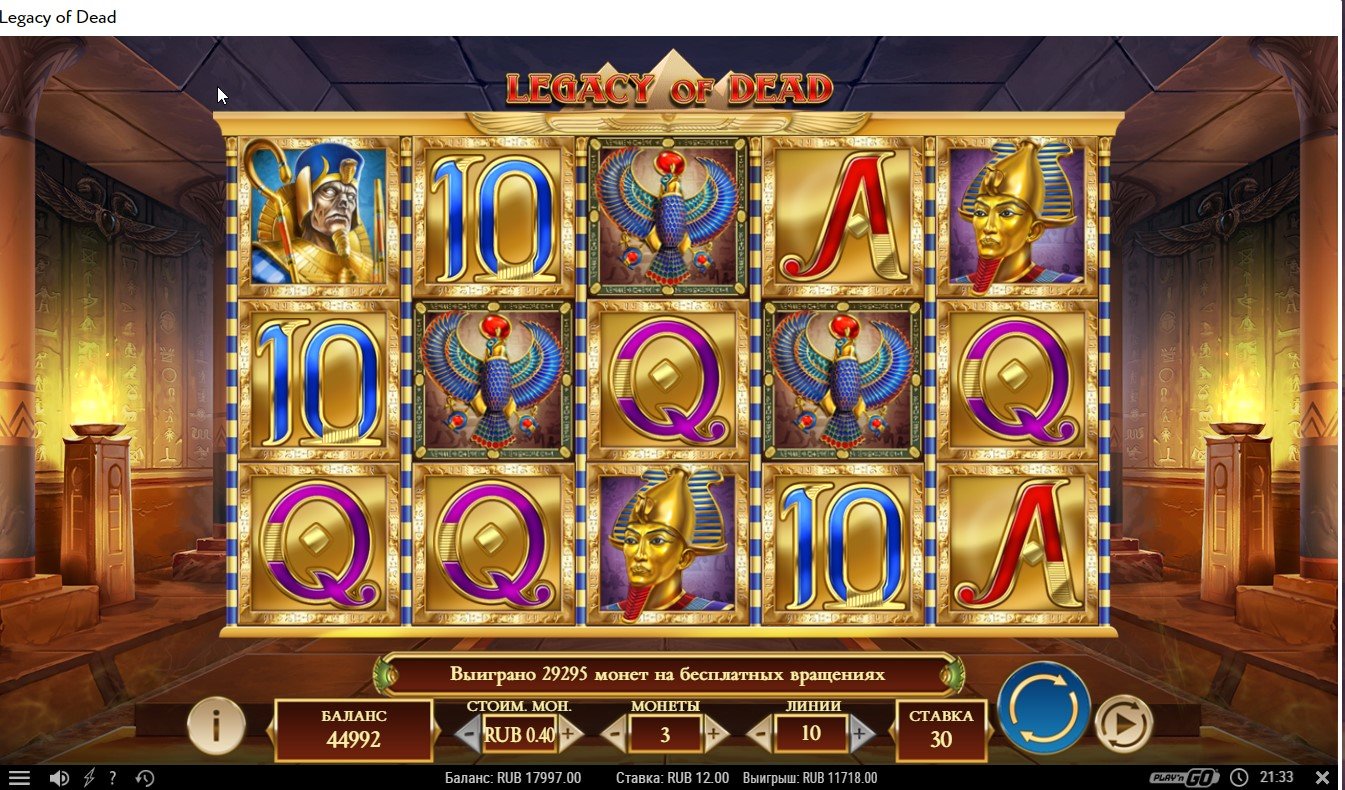Increase the coin value
1345x790 pixels.
[569, 735]
